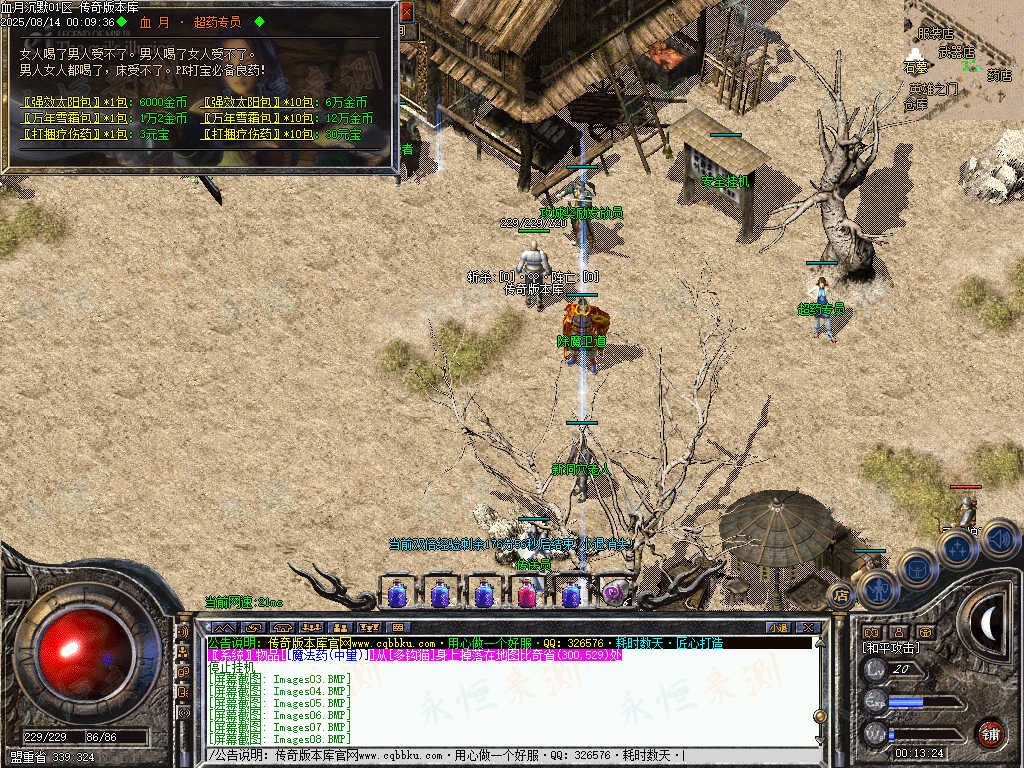Open the bag inventory round button
The width and height of the screenshot is (1024, 768).
916,567
